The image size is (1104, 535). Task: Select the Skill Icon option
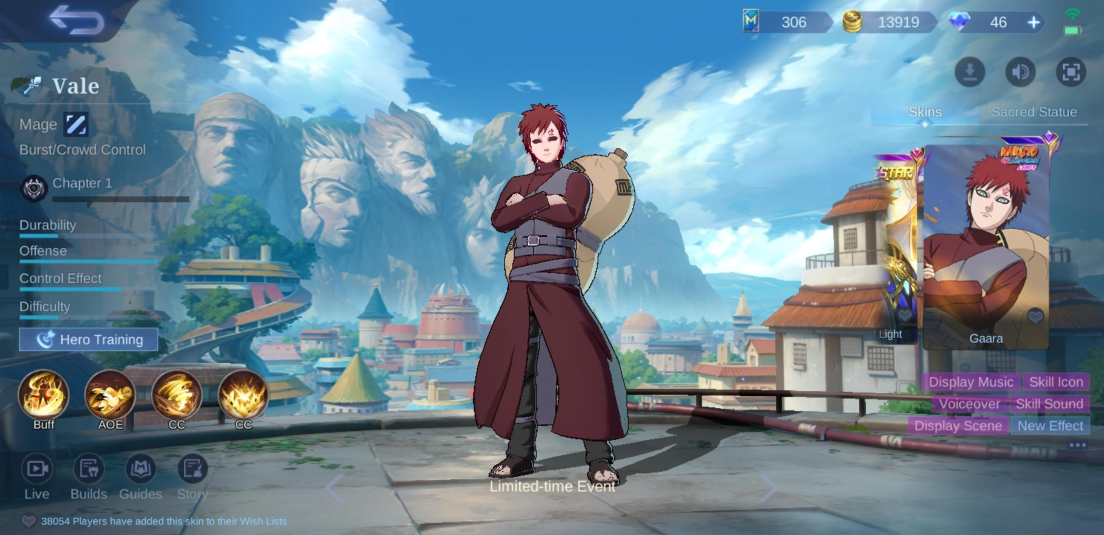click(1056, 382)
